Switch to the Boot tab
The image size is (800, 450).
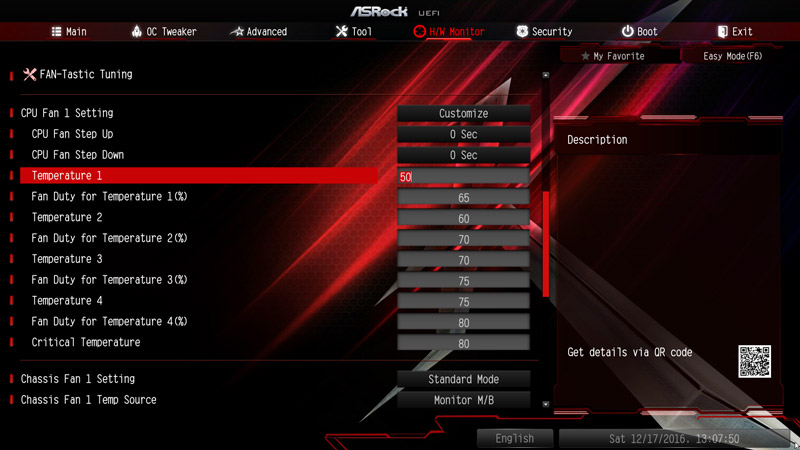639,32
